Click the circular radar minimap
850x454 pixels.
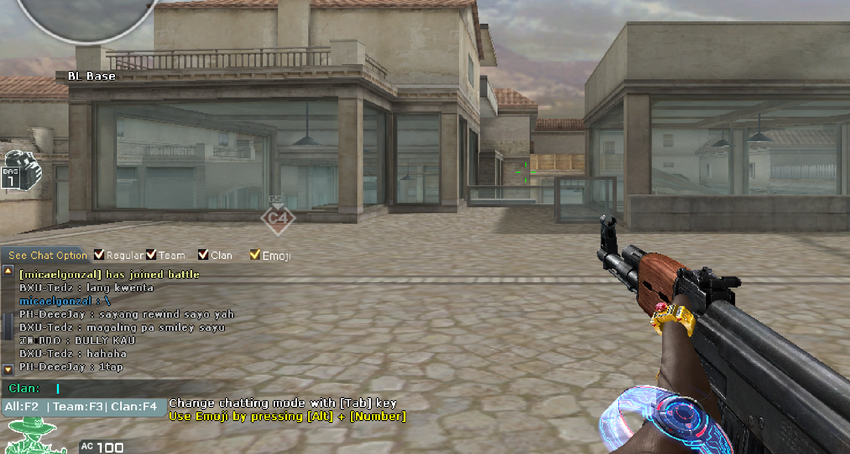point(73,15)
